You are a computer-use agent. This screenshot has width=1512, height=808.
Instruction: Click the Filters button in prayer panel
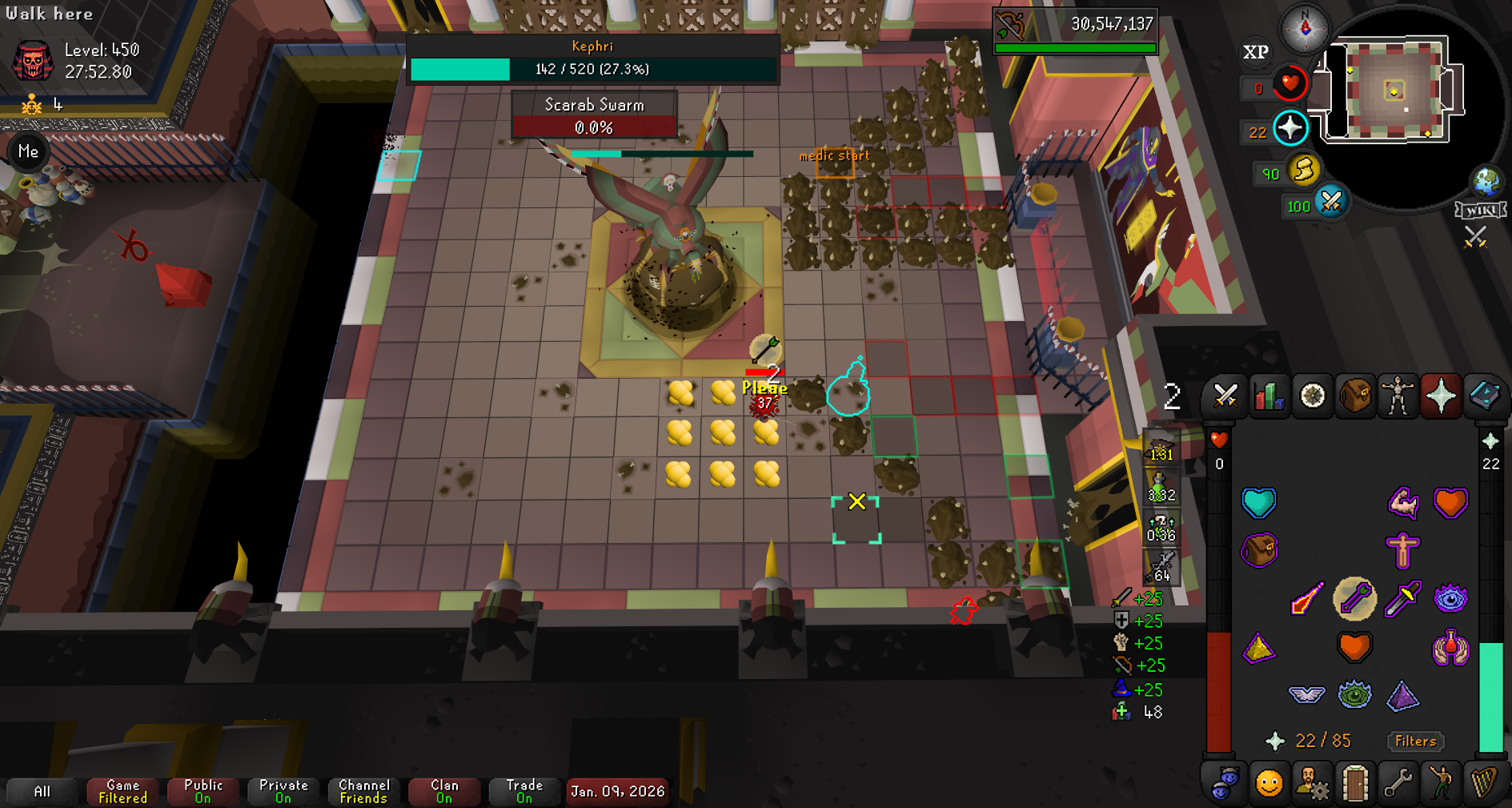coord(1415,742)
